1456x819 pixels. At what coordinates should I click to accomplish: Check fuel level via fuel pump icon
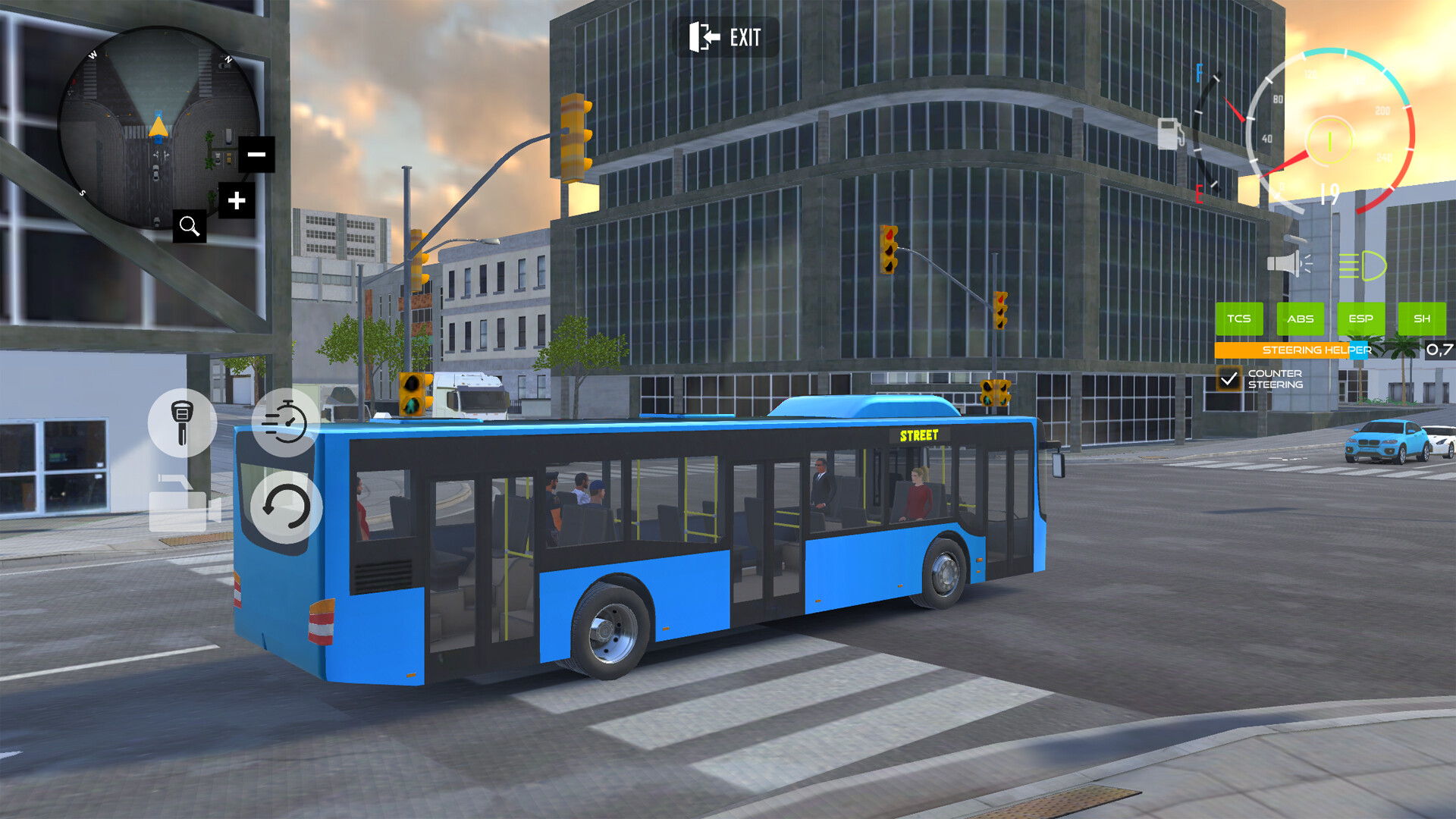1171,133
